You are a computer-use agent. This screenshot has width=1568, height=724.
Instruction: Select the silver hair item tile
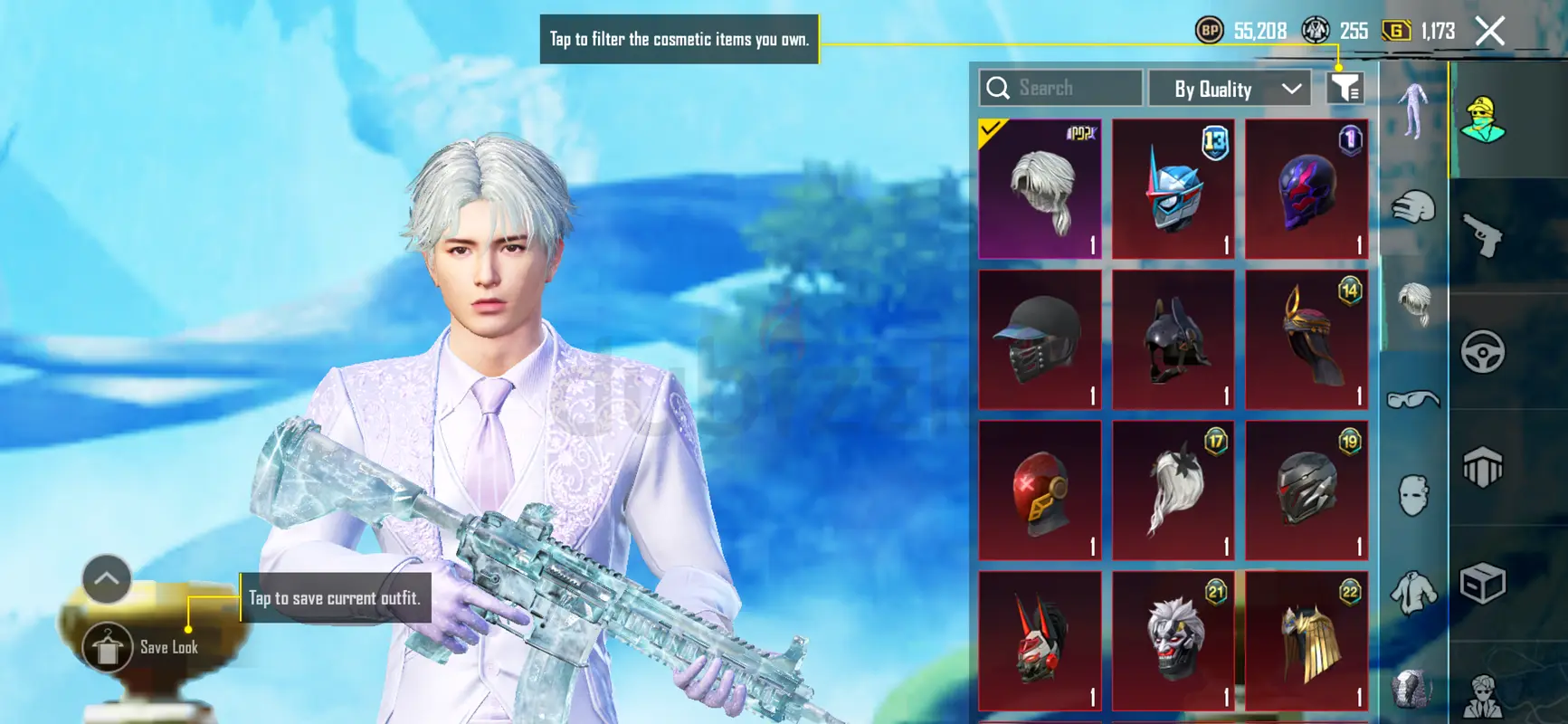(x=1040, y=189)
